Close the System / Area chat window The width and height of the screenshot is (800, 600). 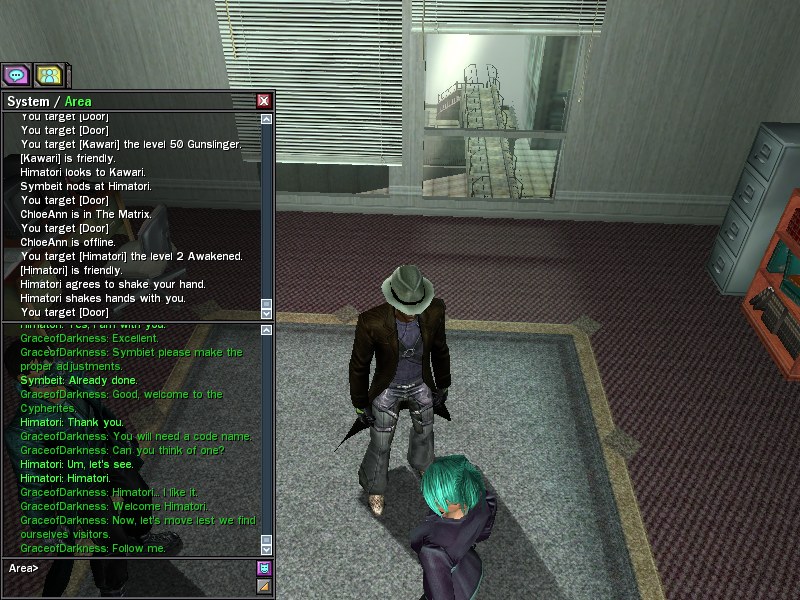pos(264,101)
